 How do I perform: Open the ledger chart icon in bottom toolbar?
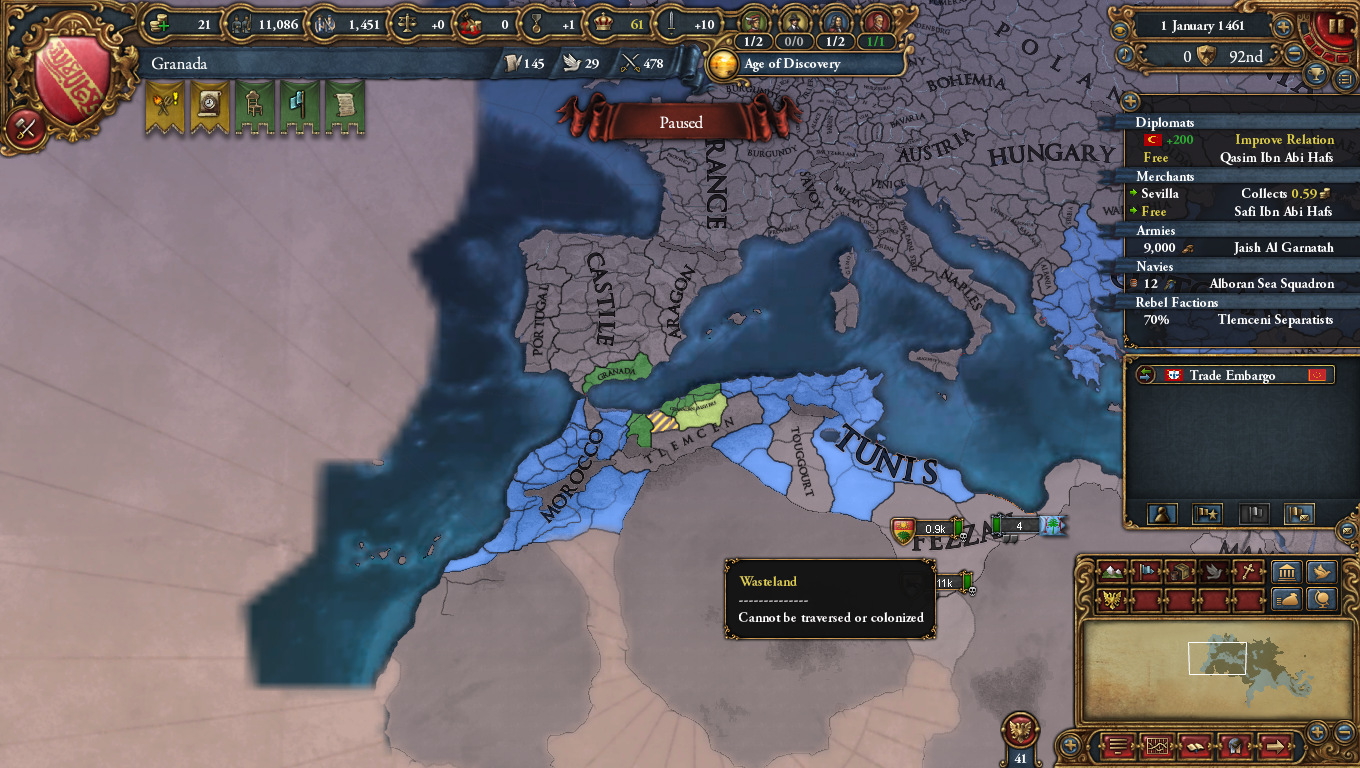pos(1158,746)
